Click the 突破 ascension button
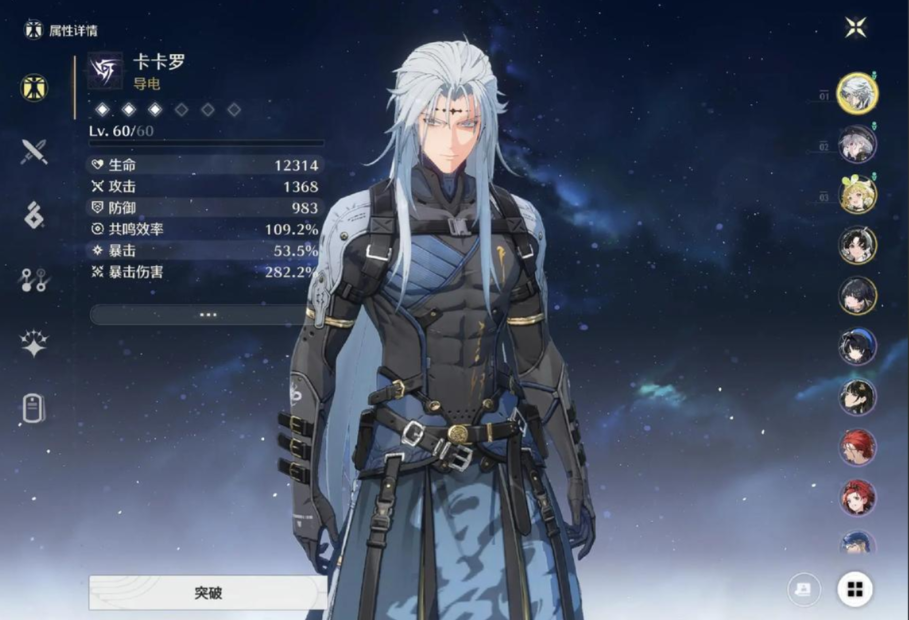 pos(207,592)
